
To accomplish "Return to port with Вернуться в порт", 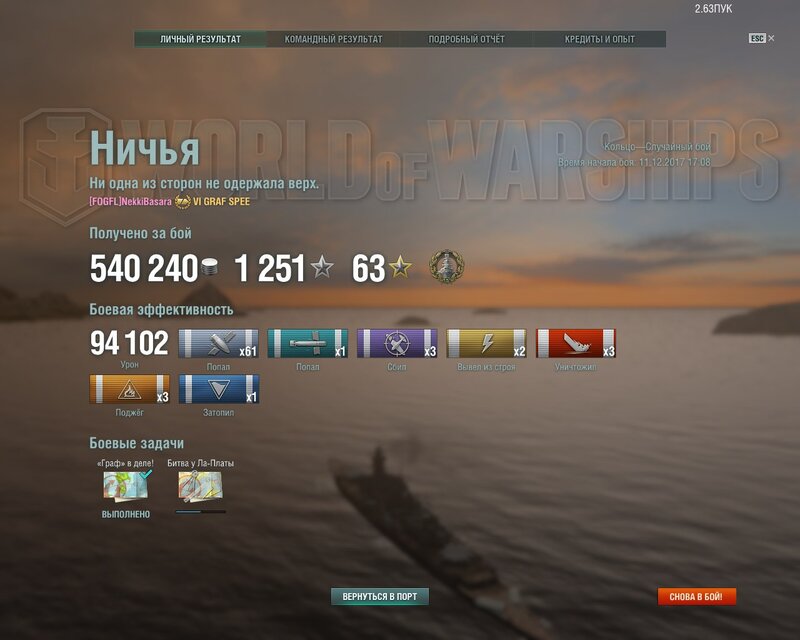I will click(x=380, y=597).
